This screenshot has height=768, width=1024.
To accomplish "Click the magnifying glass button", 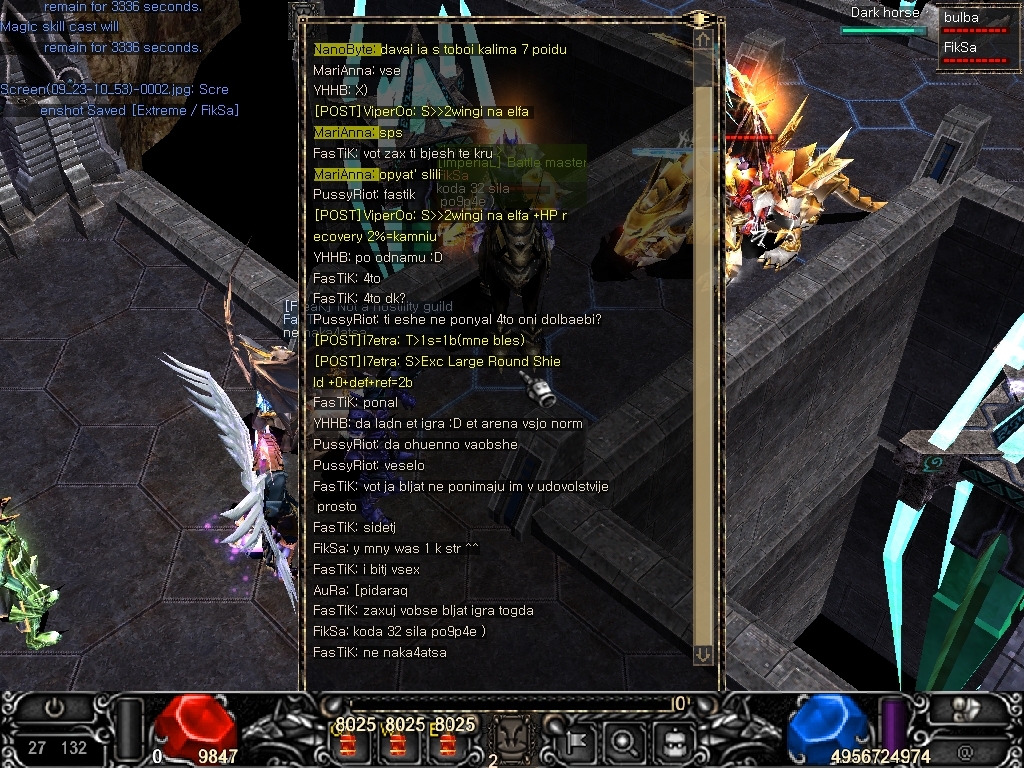I will click(x=624, y=742).
